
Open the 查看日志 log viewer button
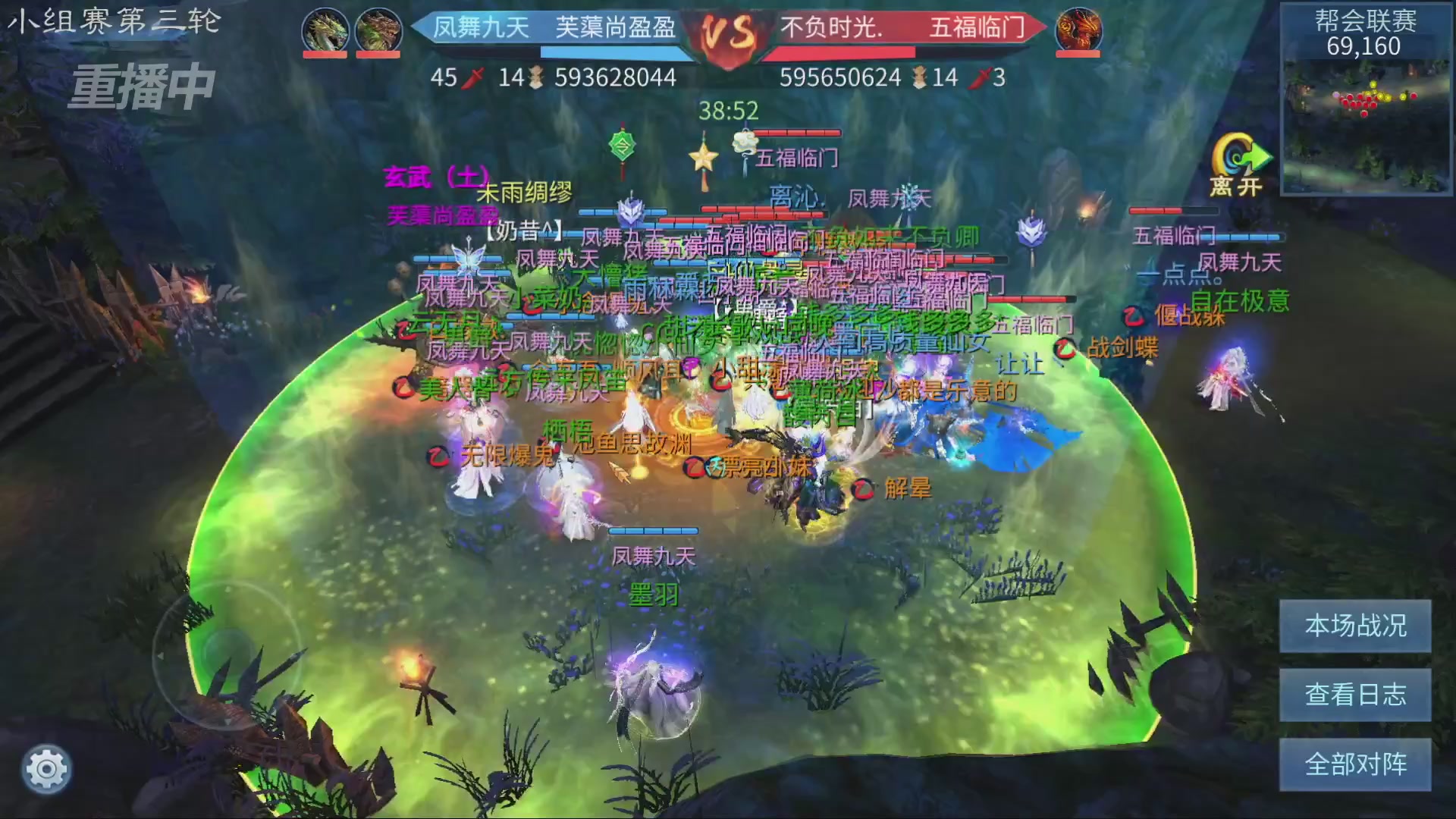(x=1355, y=694)
